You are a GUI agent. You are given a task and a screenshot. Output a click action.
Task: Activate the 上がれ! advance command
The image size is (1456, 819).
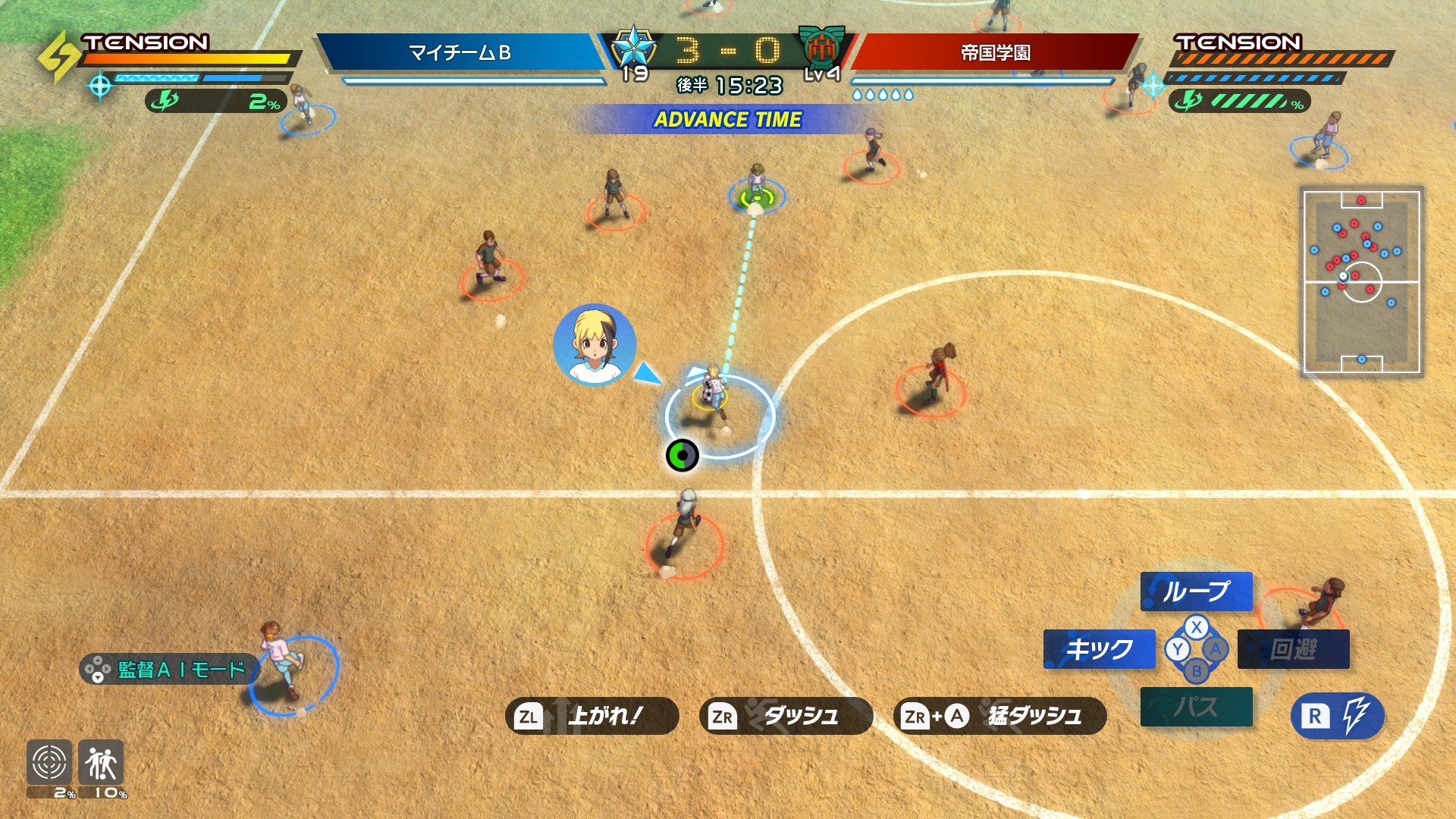pos(591,716)
